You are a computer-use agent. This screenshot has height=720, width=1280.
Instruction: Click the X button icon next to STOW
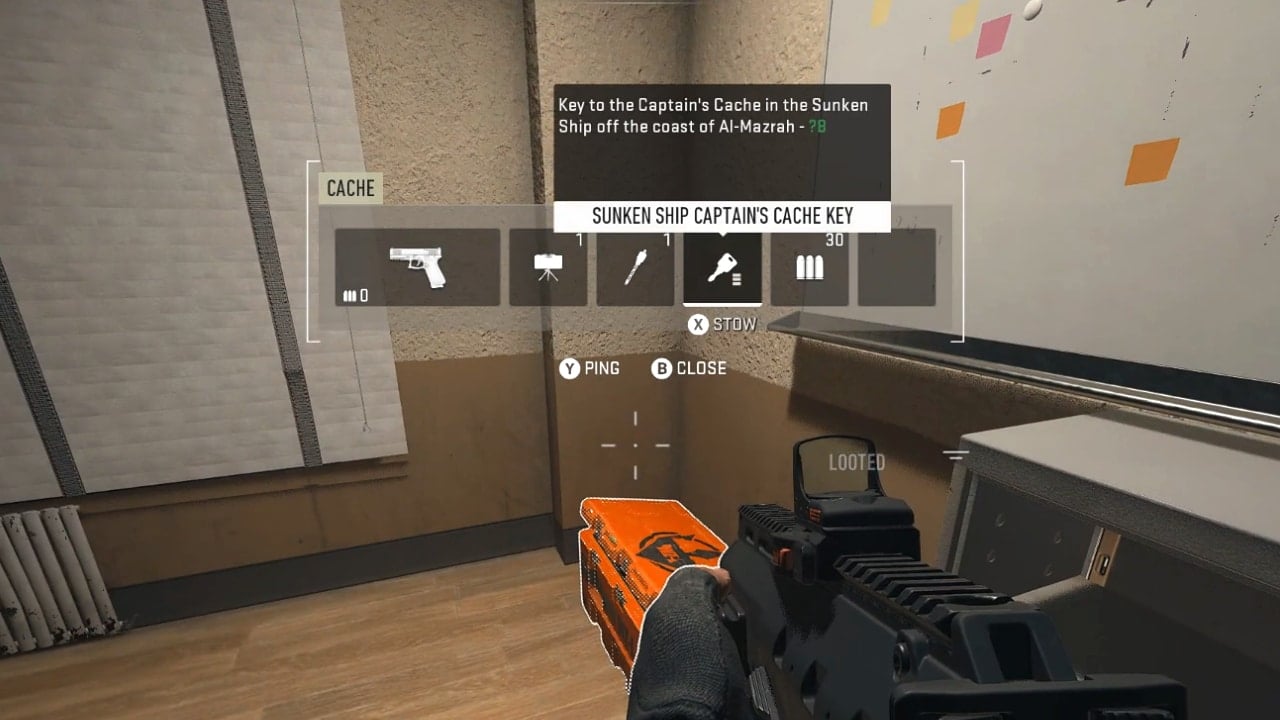pos(696,323)
